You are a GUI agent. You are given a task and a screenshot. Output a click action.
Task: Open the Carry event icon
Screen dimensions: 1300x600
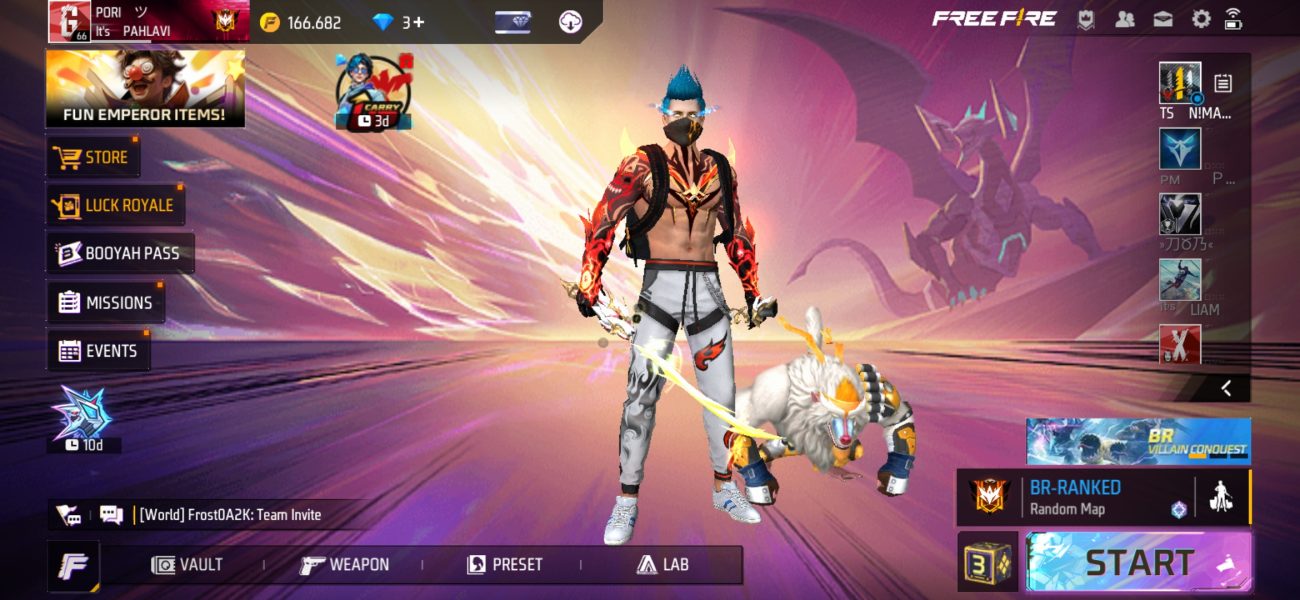tap(373, 92)
